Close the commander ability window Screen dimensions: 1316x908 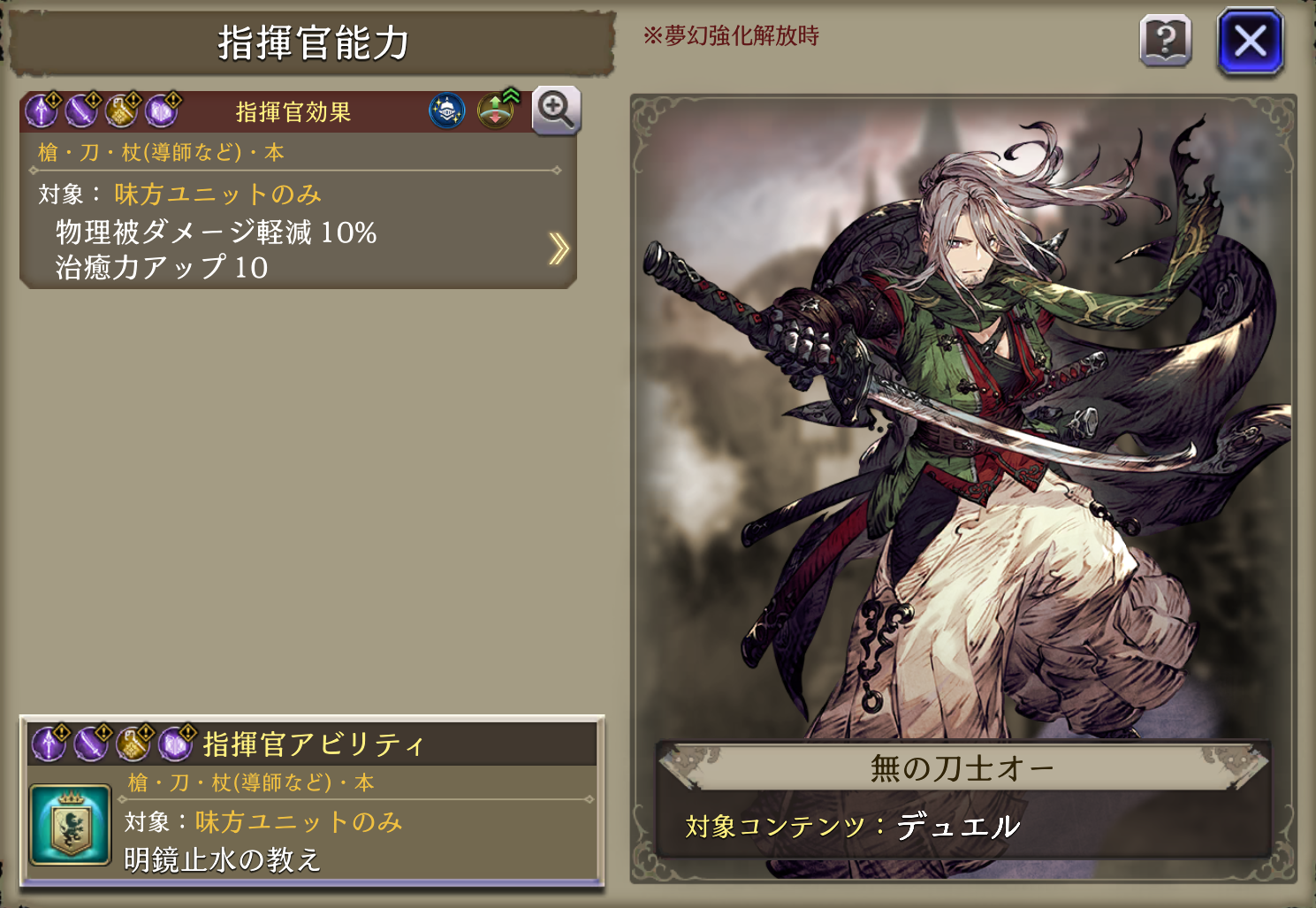click(1250, 41)
